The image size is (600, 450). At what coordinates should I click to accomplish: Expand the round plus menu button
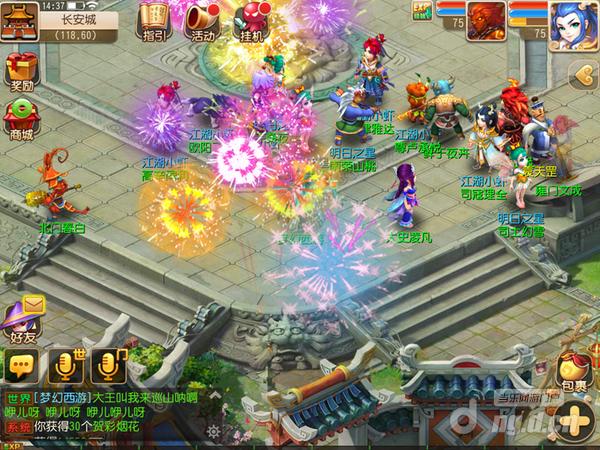(x=574, y=418)
